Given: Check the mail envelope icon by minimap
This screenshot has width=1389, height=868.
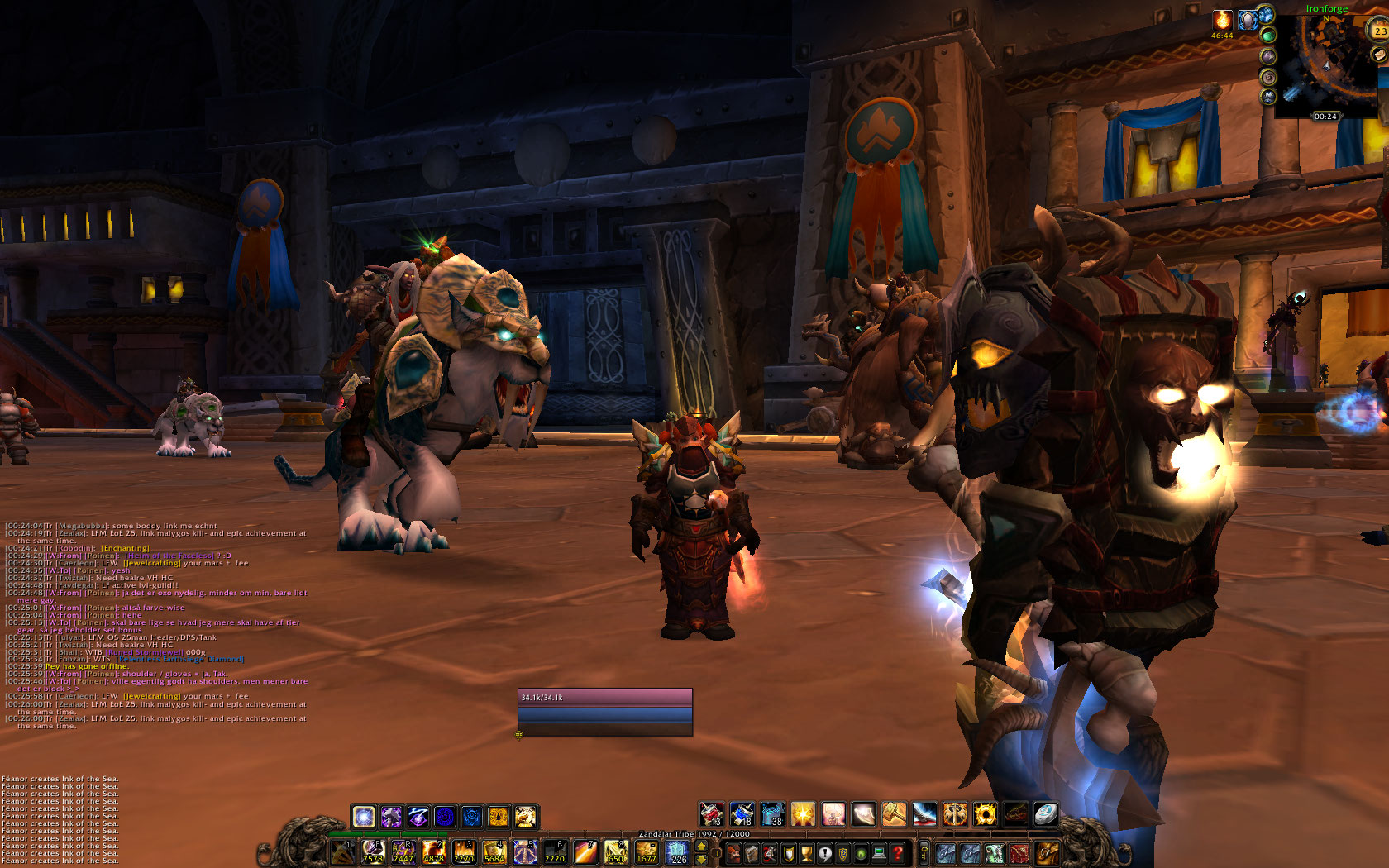Looking at the screenshot, I should coord(1378,55).
